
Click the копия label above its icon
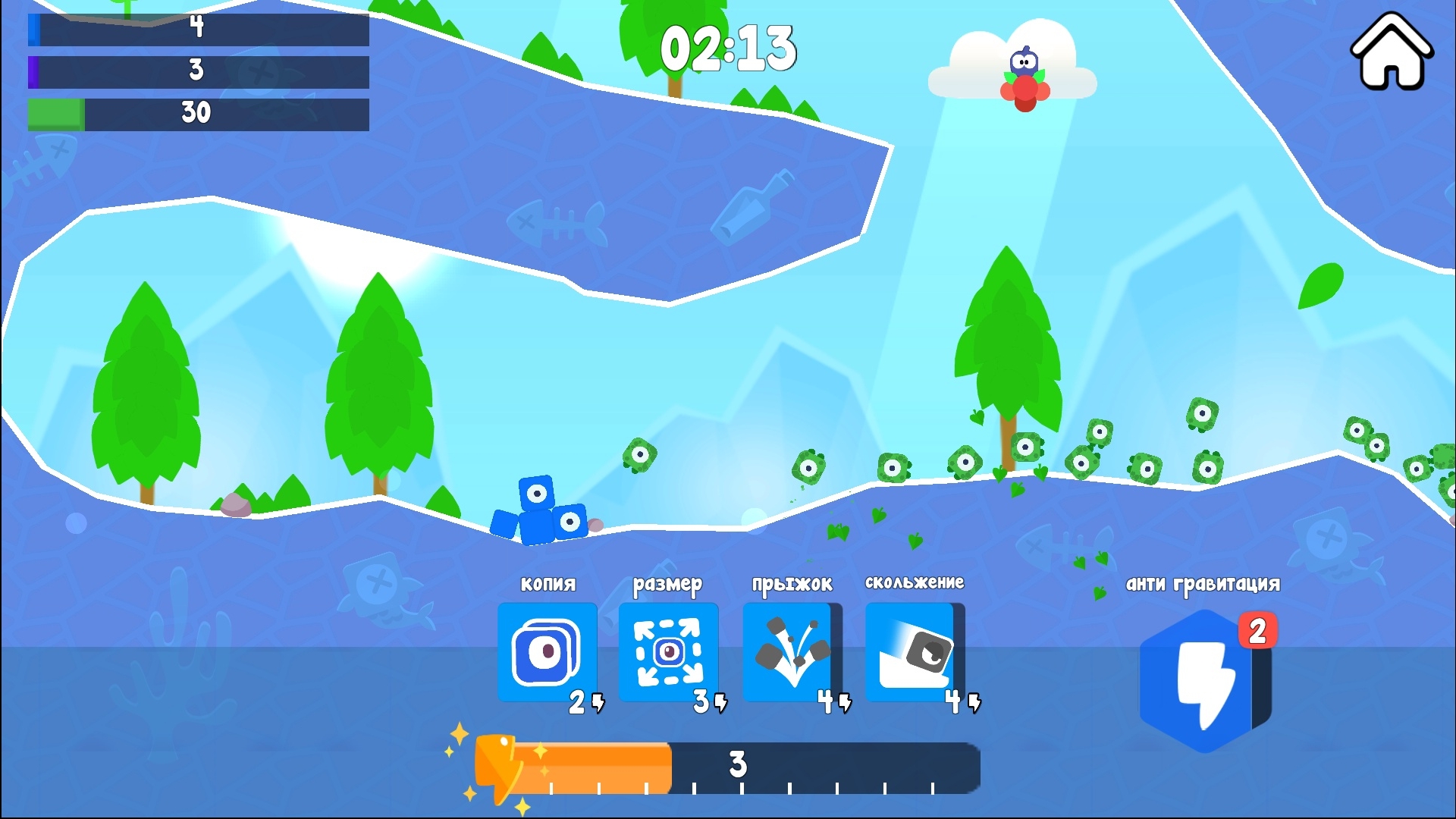548,584
